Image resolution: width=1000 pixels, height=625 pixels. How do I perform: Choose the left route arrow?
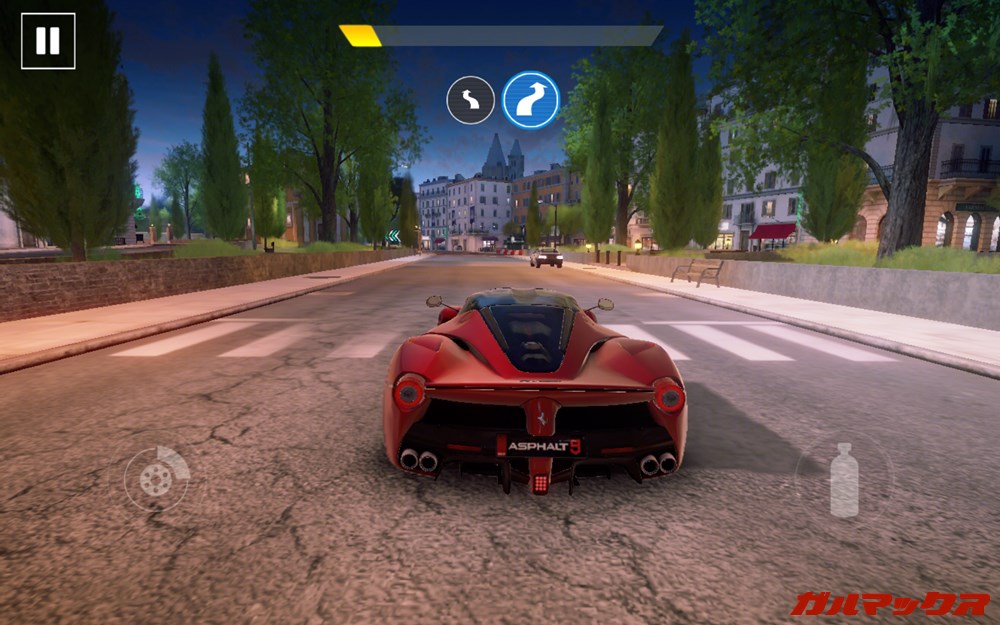point(470,100)
